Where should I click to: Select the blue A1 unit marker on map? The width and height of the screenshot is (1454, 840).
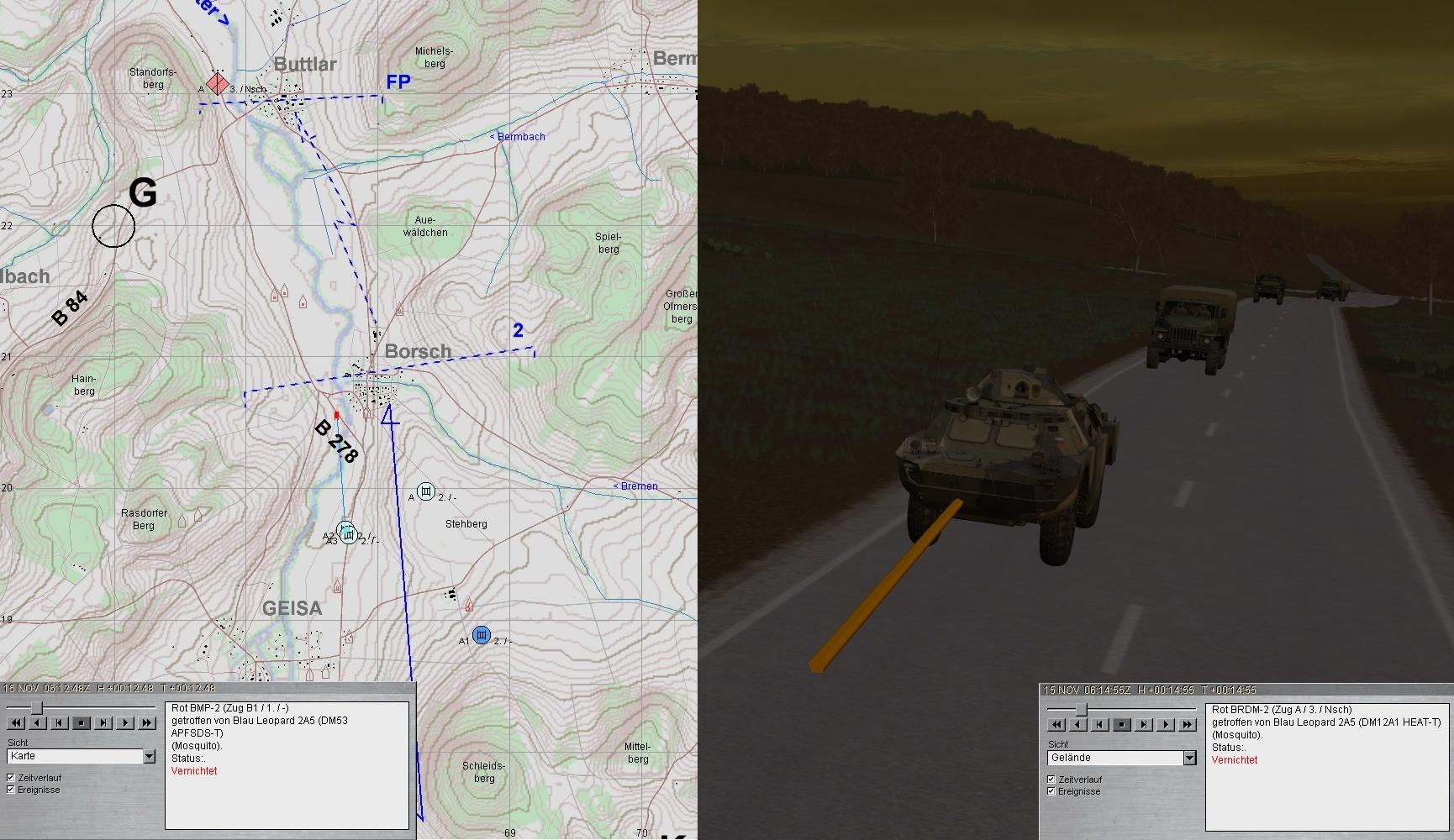click(x=481, y=635)
